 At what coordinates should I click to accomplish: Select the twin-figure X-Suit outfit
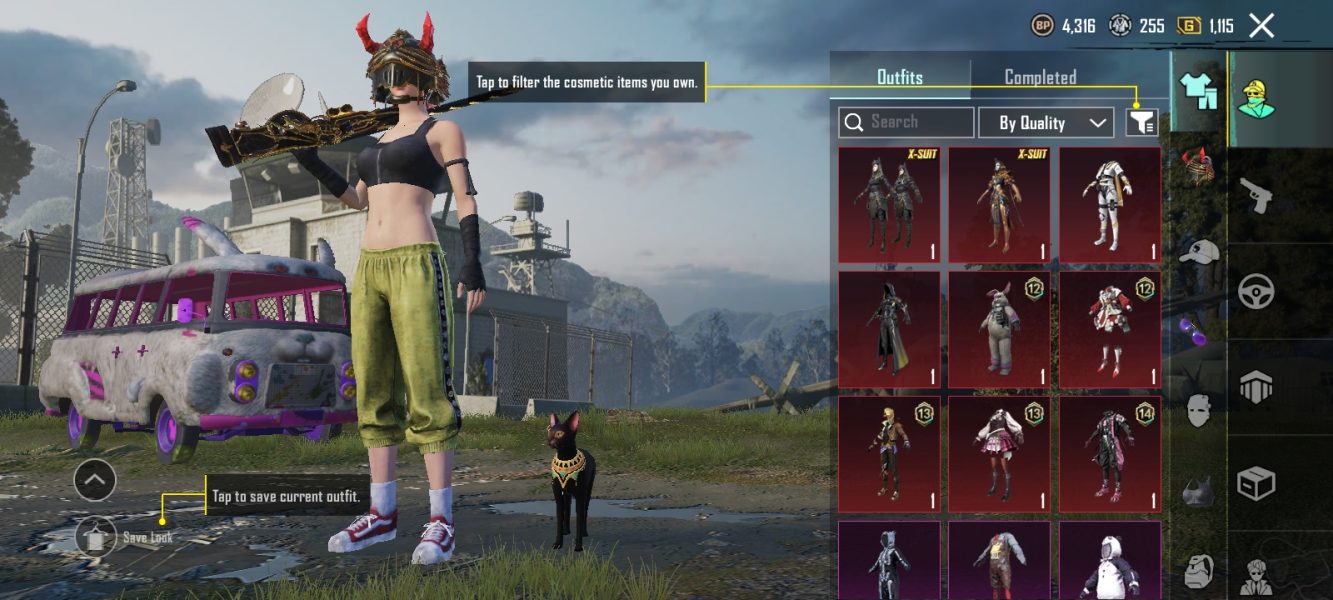[x=889, y=204]
